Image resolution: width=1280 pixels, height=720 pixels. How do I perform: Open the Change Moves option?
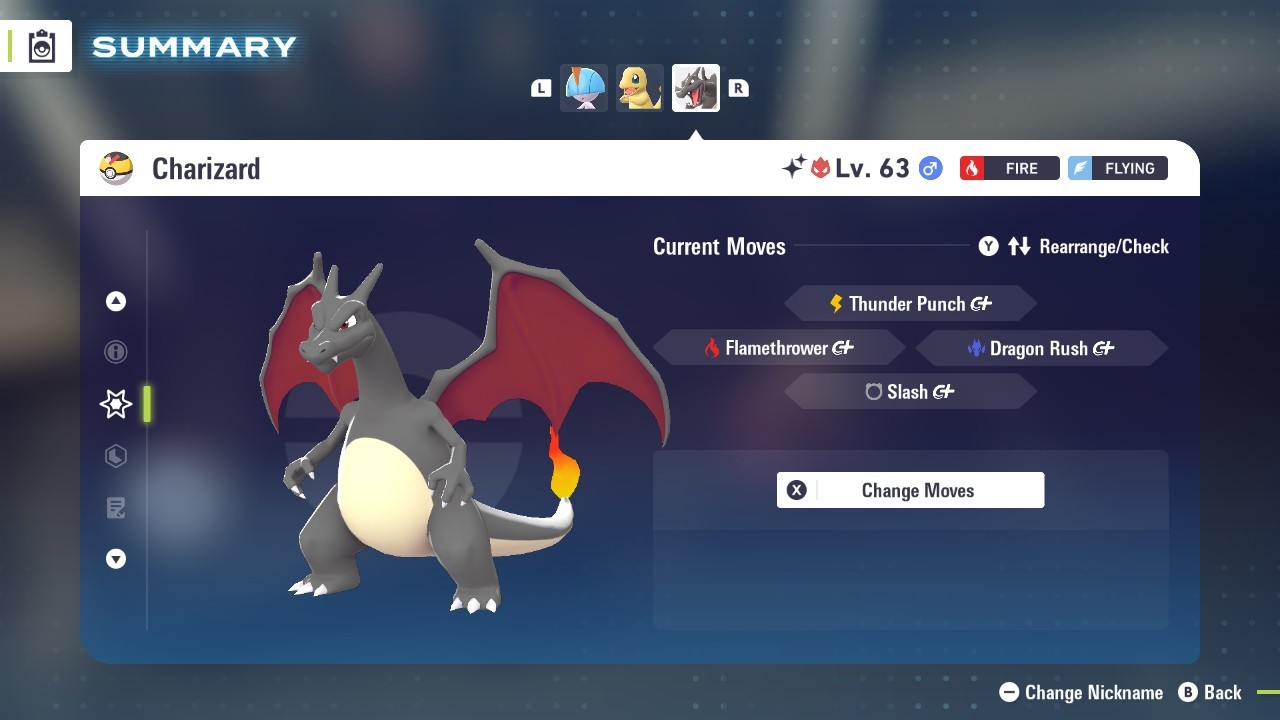tap(910, 490)
